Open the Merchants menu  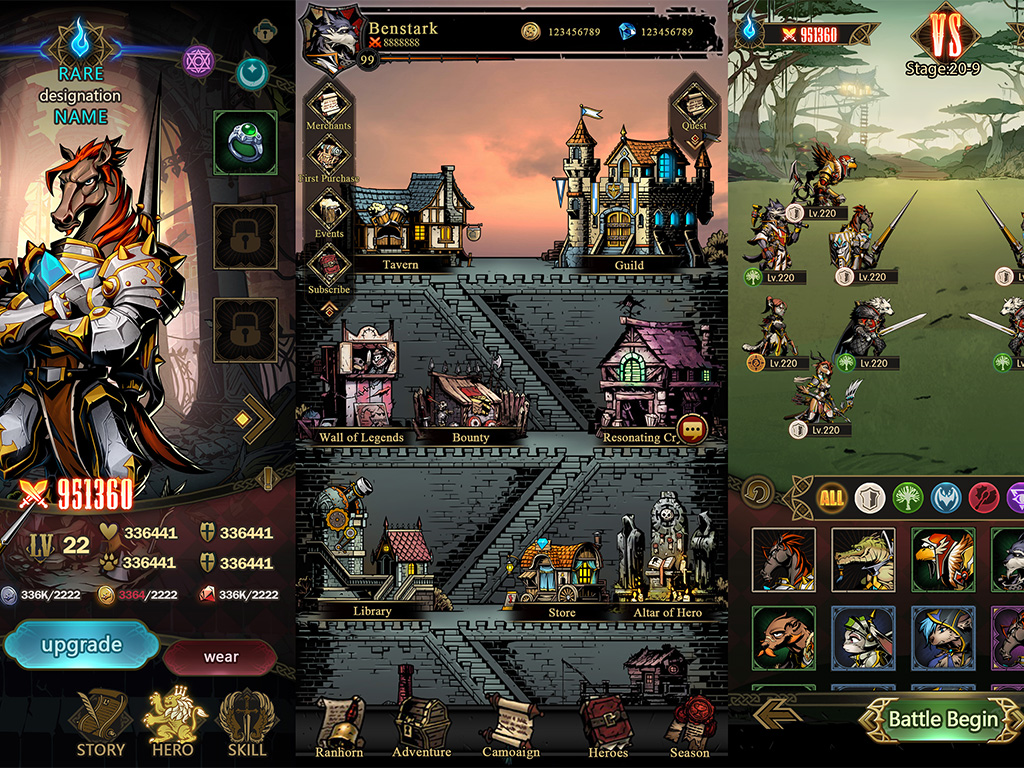(328, 105)
